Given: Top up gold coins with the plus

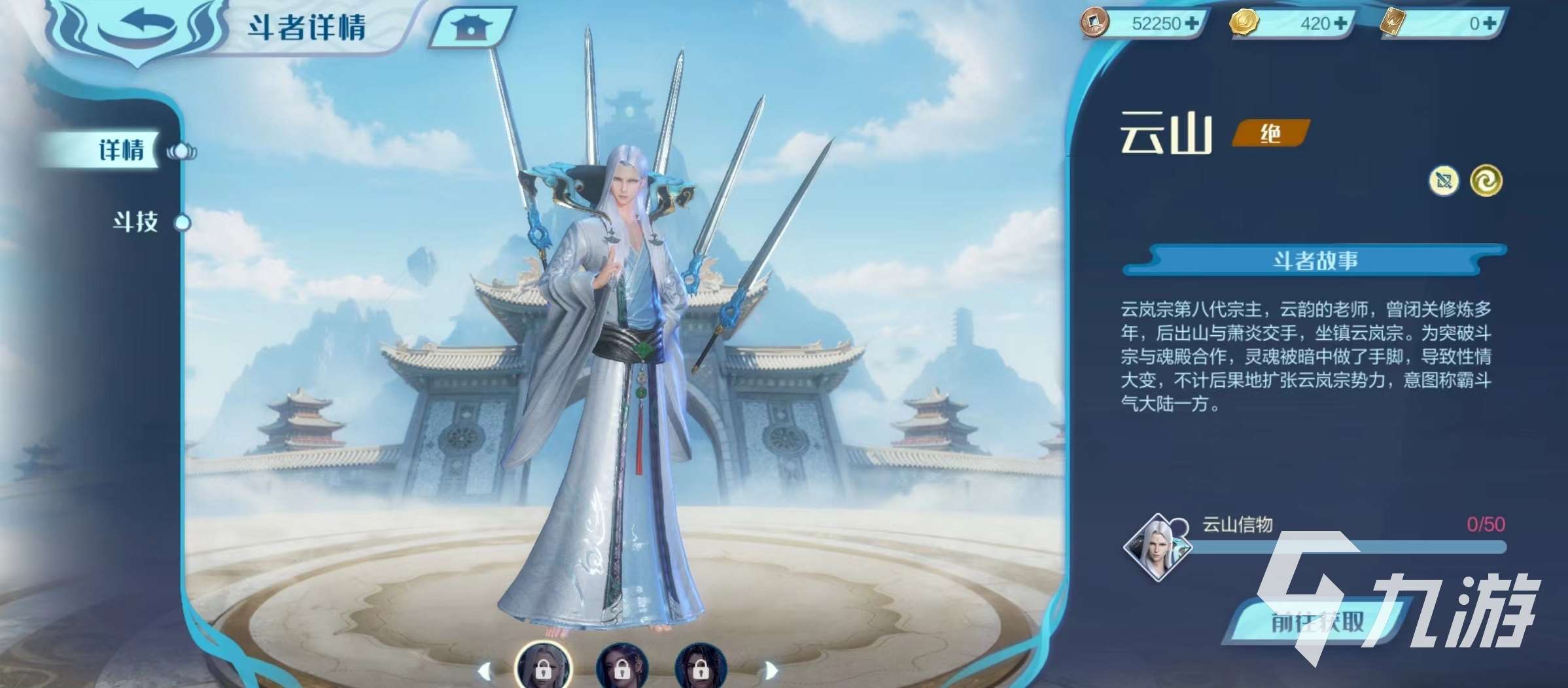Looking at the screenshot, I should point(1340,24).
